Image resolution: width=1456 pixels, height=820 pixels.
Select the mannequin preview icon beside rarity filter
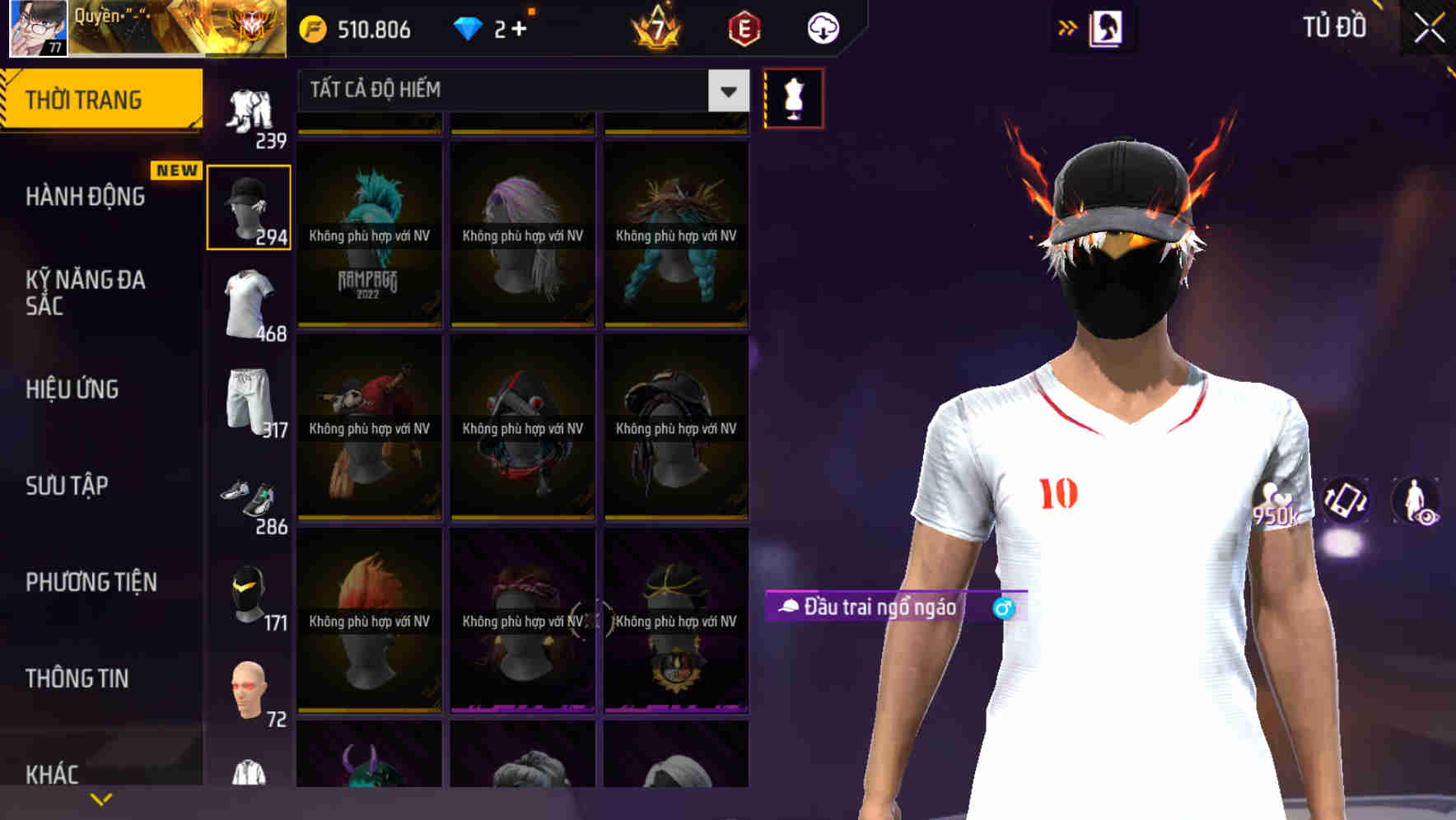(x=792, y=97)
